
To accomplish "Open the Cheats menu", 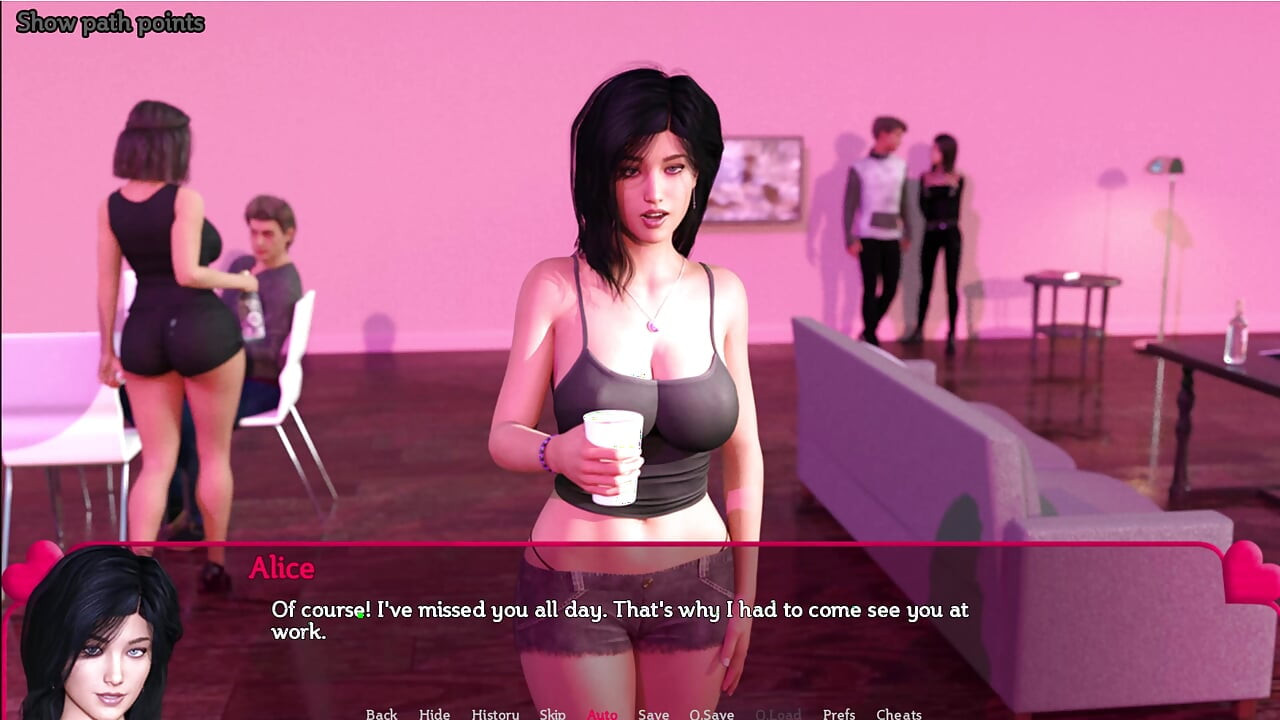I will point(898,714).
